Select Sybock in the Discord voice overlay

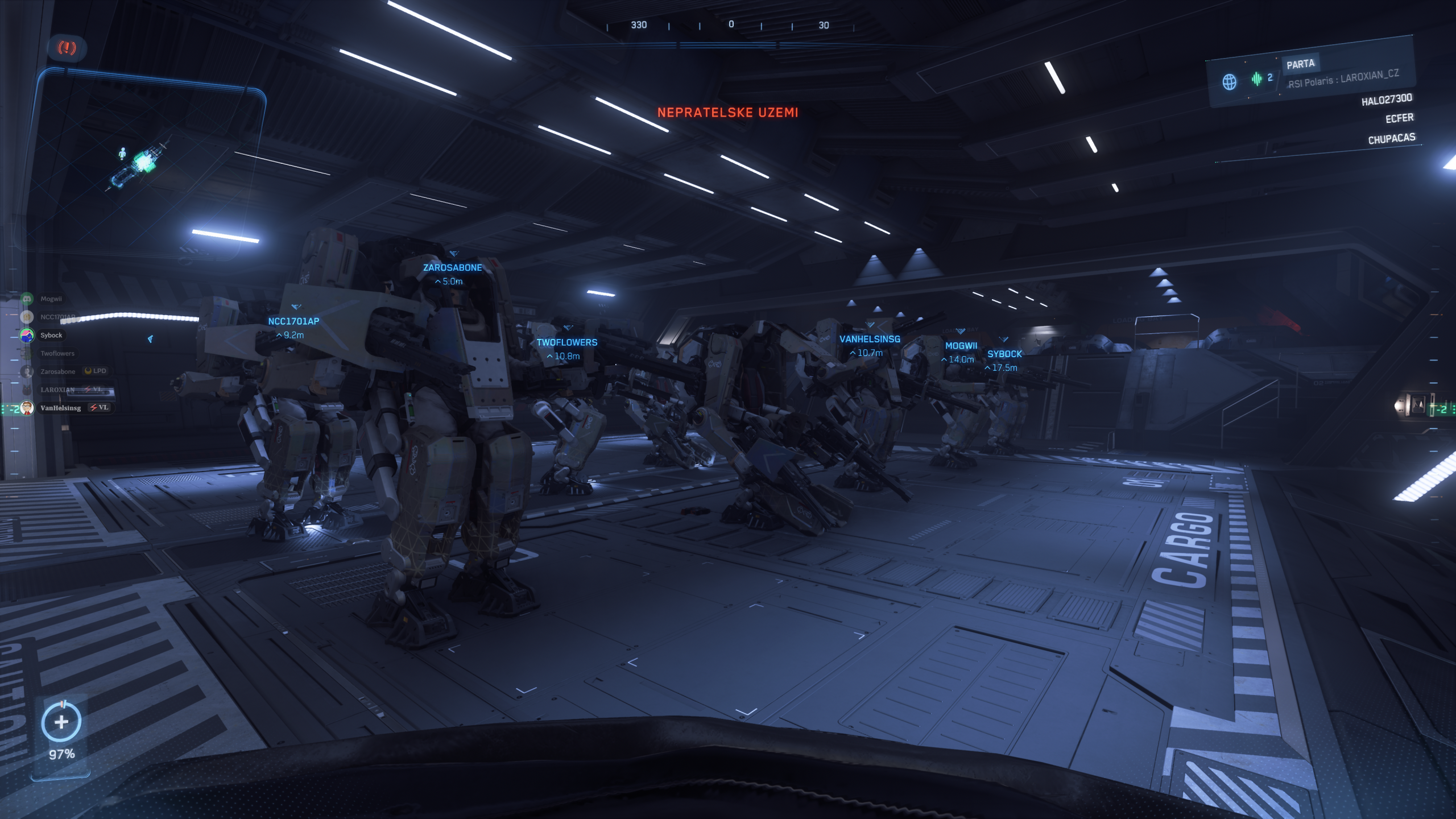[51, 335]
